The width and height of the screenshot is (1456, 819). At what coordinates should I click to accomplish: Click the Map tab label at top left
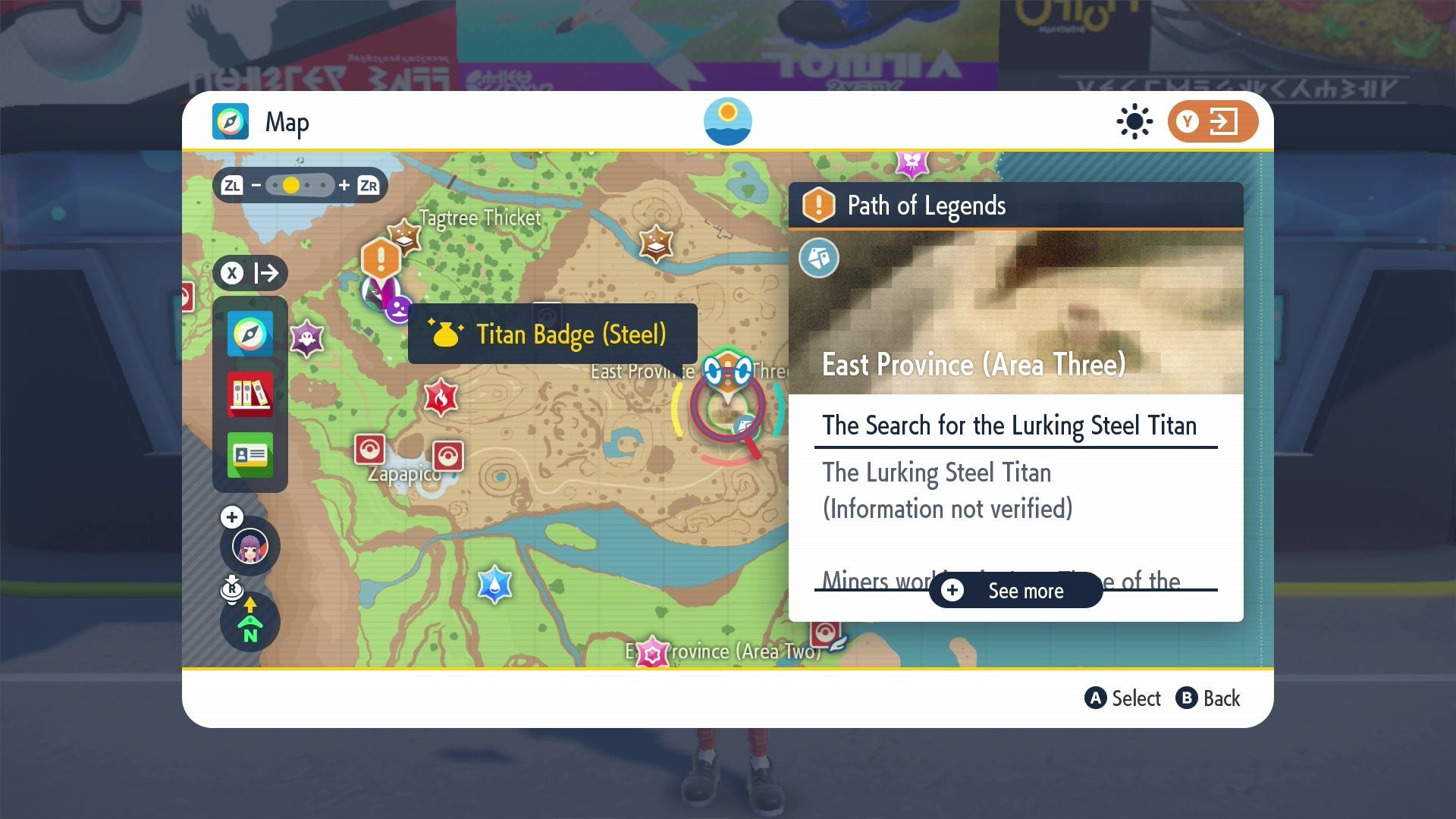[x=287, y=121]
